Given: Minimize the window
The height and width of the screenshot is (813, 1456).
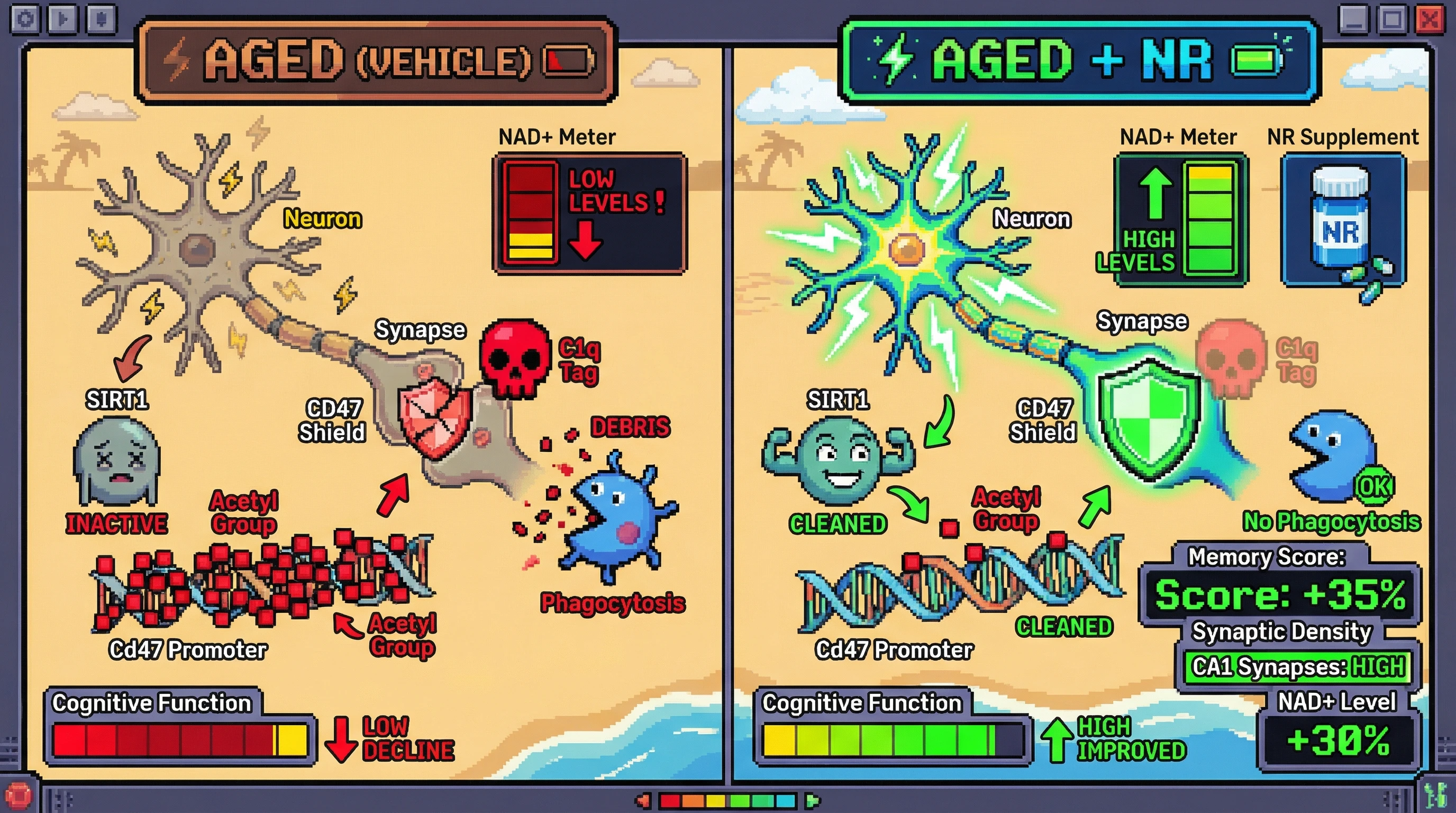Looking at the screenshot, I should click(x=1354, y=20).
